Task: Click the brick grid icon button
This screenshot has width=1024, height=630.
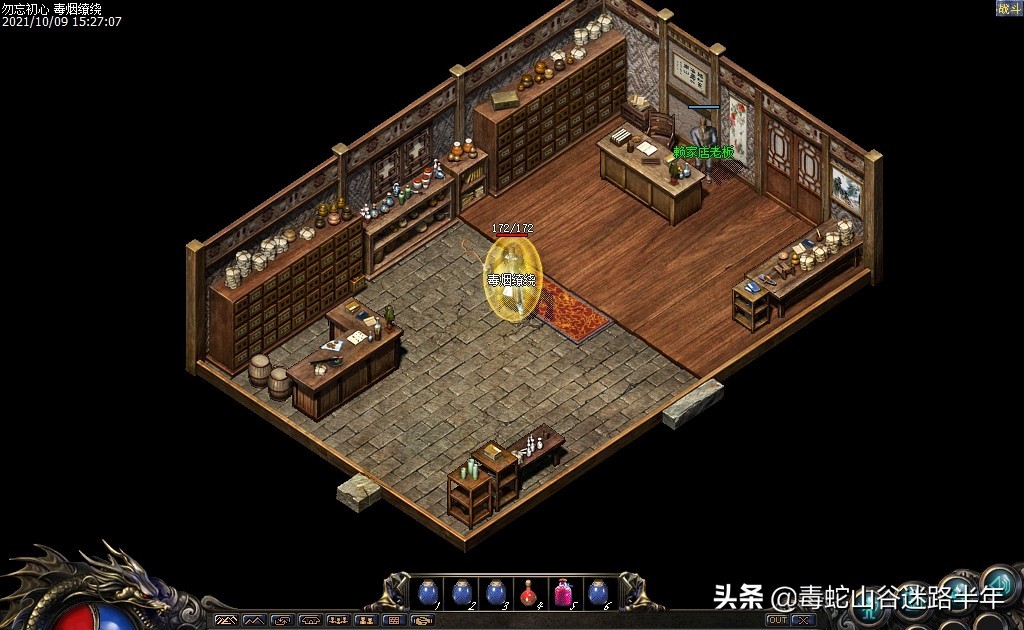Action: click(394, 621)
